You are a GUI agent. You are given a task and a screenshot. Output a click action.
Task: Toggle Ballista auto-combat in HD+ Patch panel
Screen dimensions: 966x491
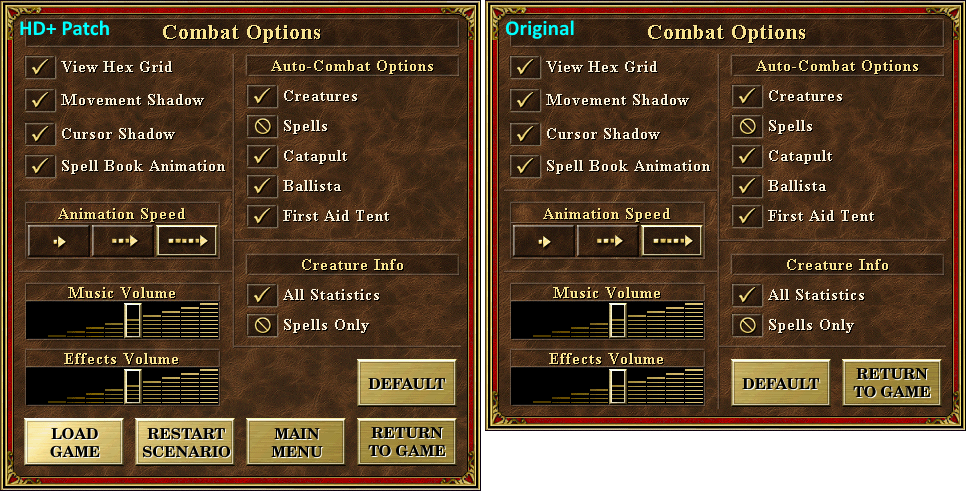coord(263,186)
